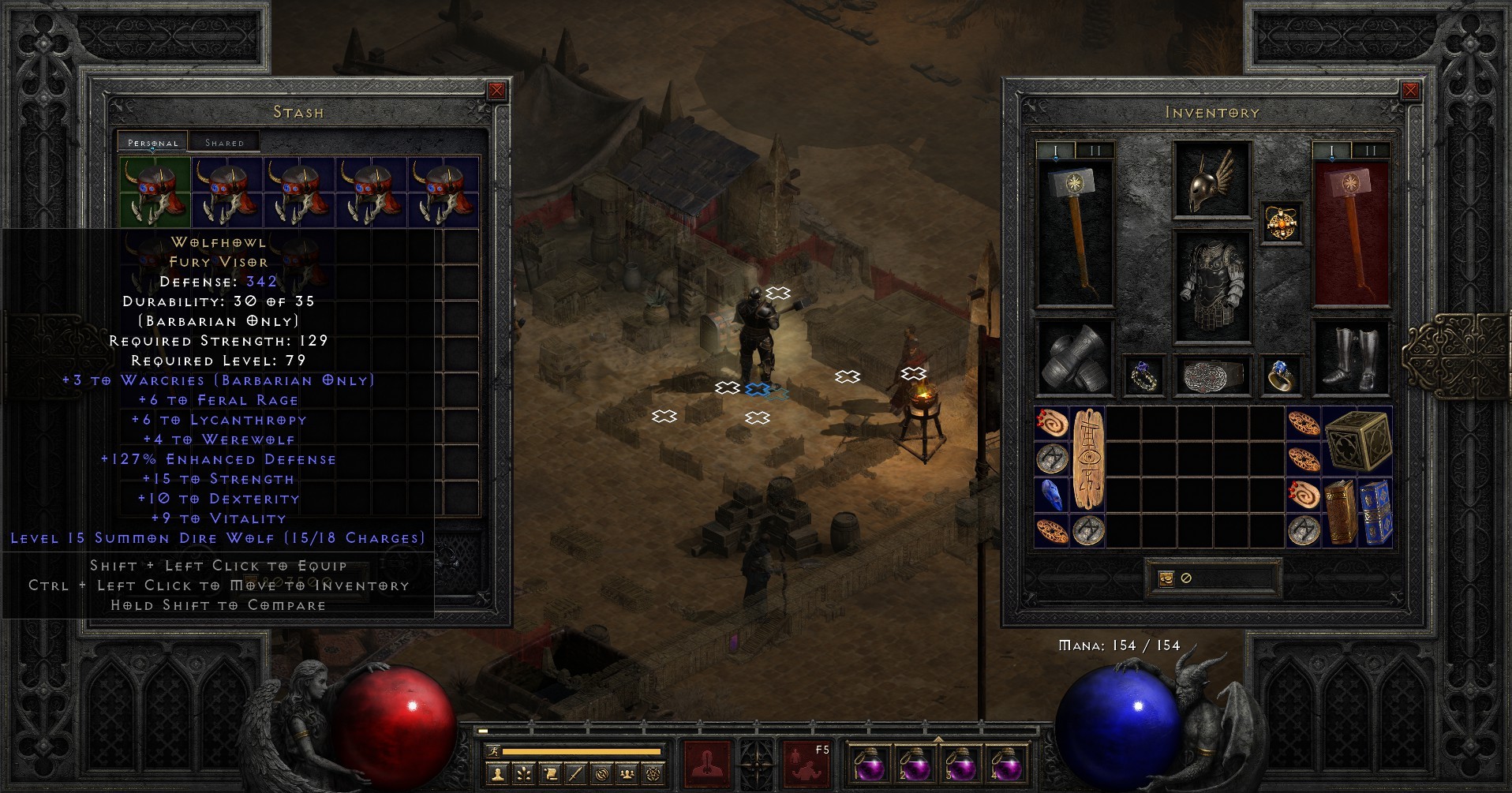Select the Wolfhowl helm in the stash
The image size is (1512, 793).
point(155,189)
